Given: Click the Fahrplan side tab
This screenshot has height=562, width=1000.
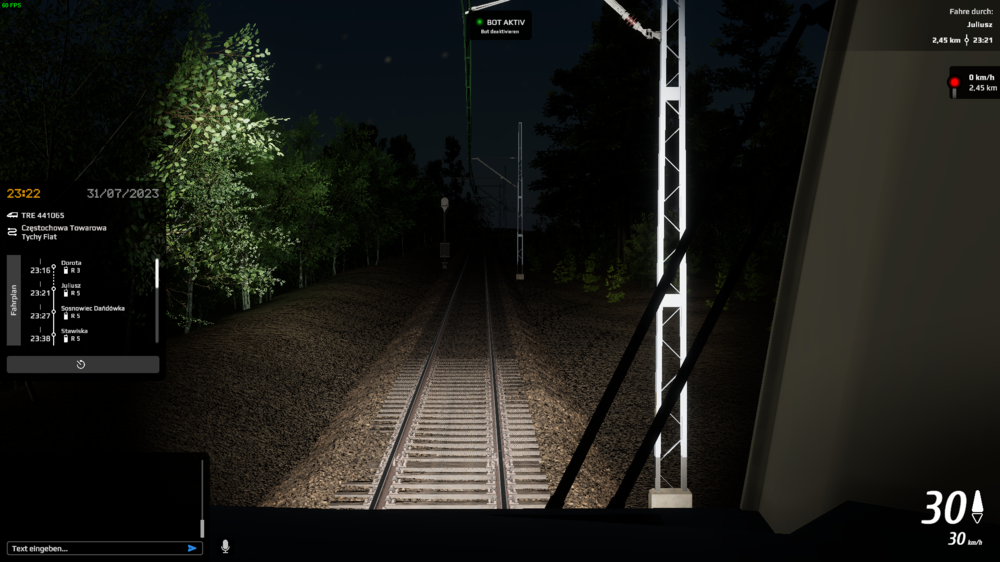Looking at the screenshot, I should click(x=14, y=300).
